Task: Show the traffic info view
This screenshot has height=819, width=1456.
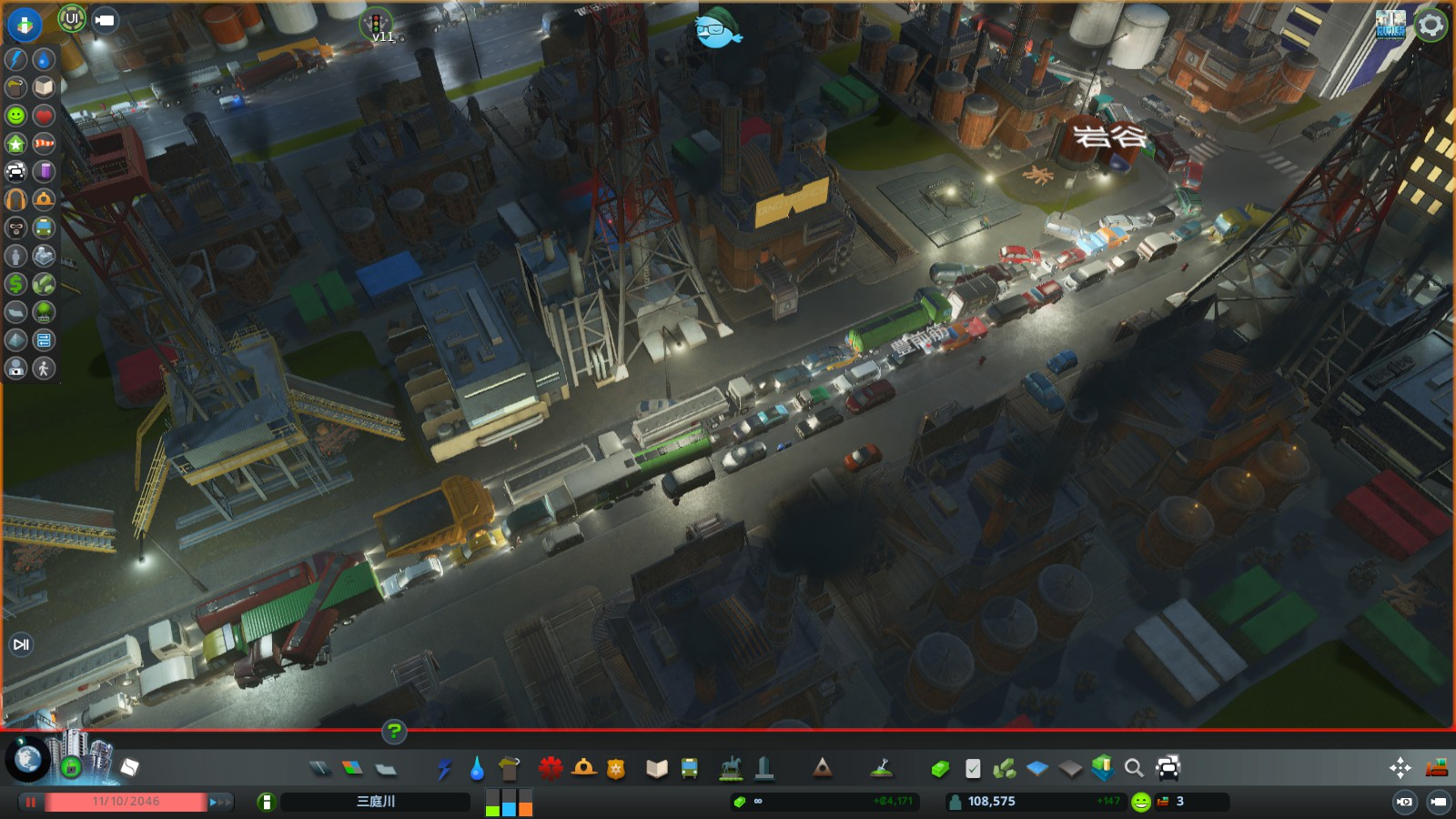Action: [x=15, y=171]
